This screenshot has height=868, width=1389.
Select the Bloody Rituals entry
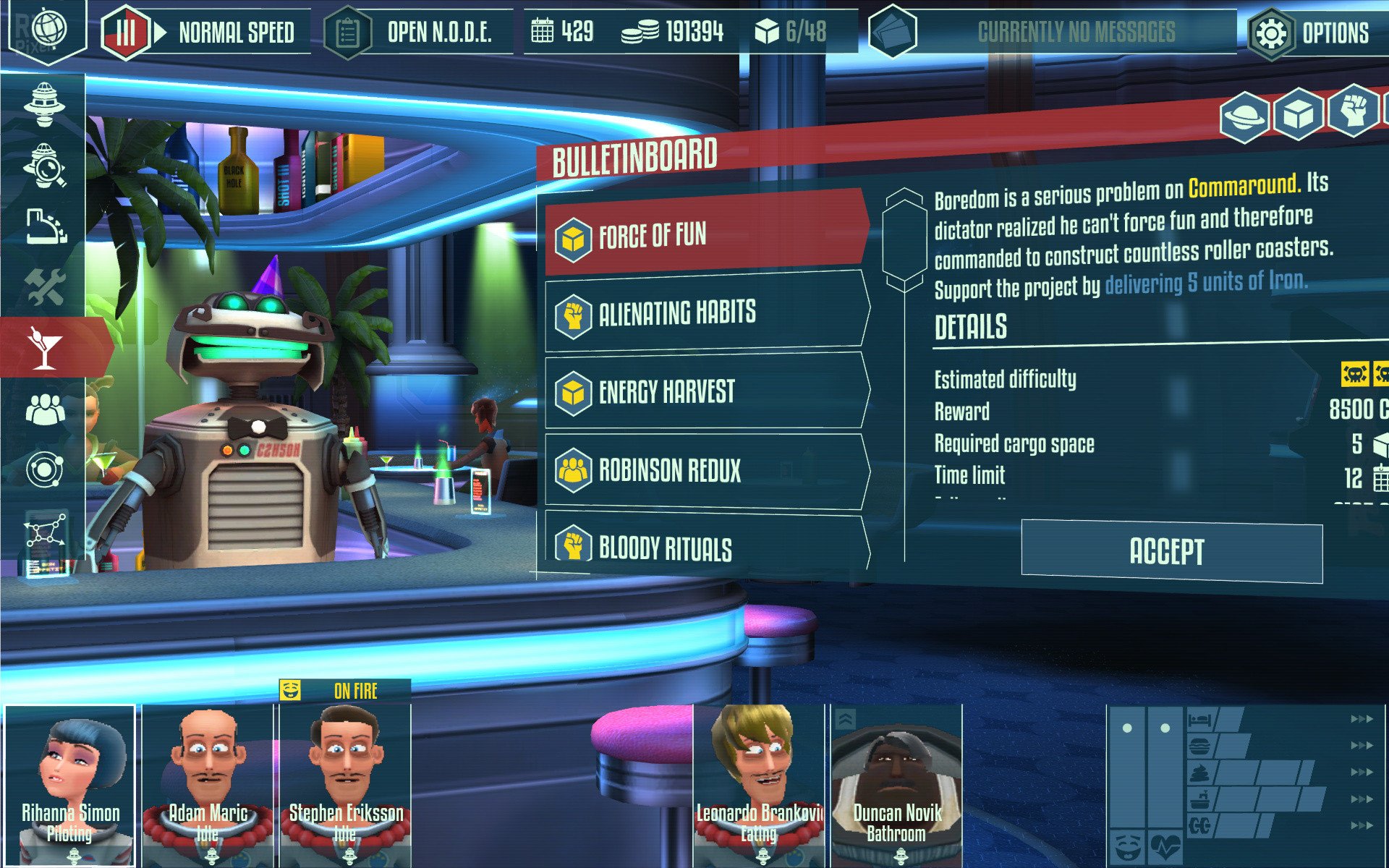705,547
